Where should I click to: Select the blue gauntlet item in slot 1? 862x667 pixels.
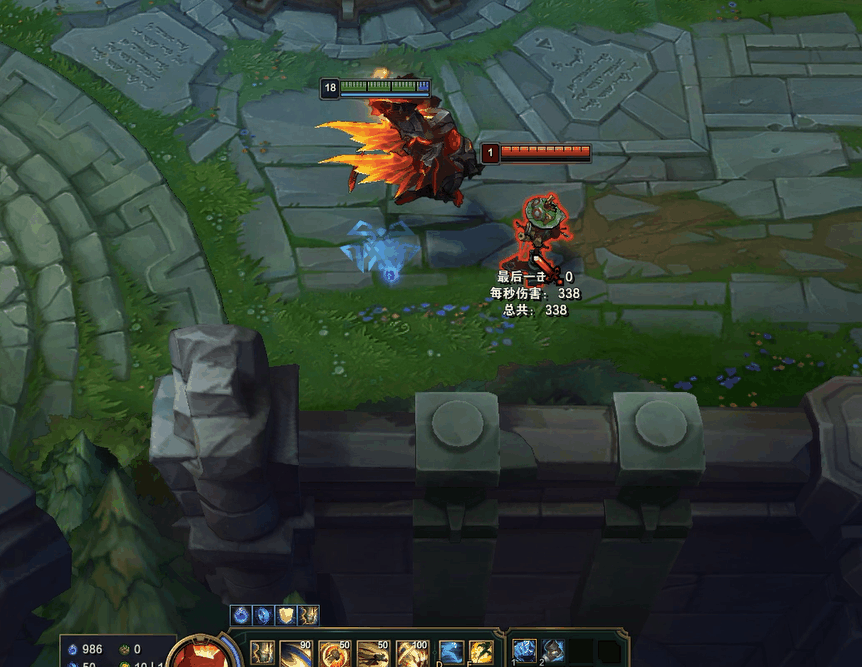(525, 651)
